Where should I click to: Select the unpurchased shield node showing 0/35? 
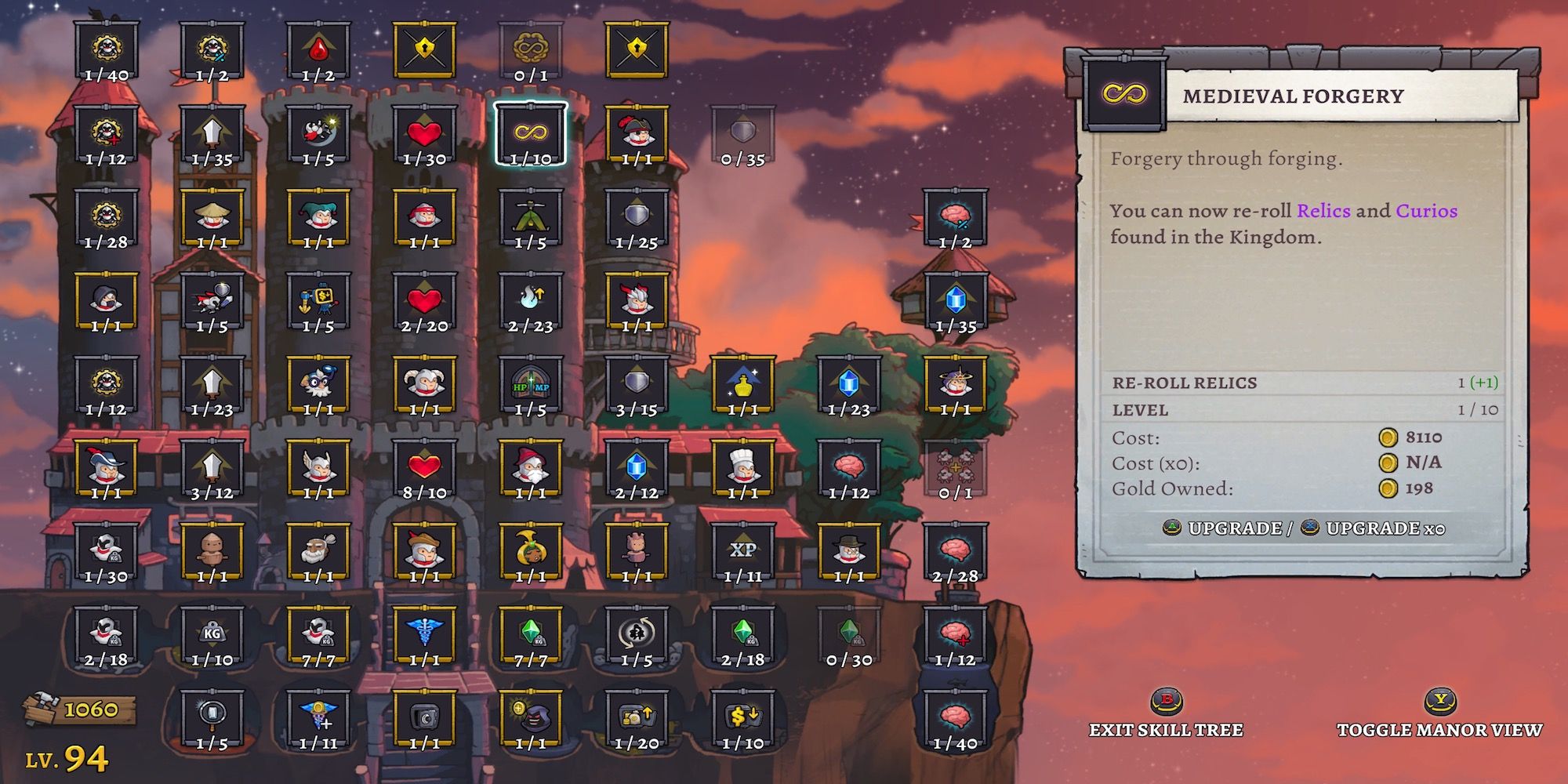click(x=742, y=133)
